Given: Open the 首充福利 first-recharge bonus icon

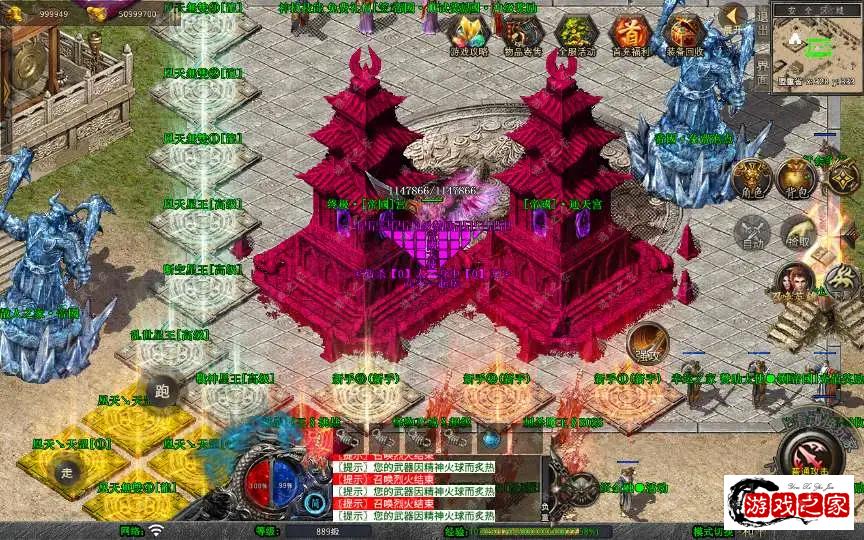Looking at the screenshot, I should 628,34.
